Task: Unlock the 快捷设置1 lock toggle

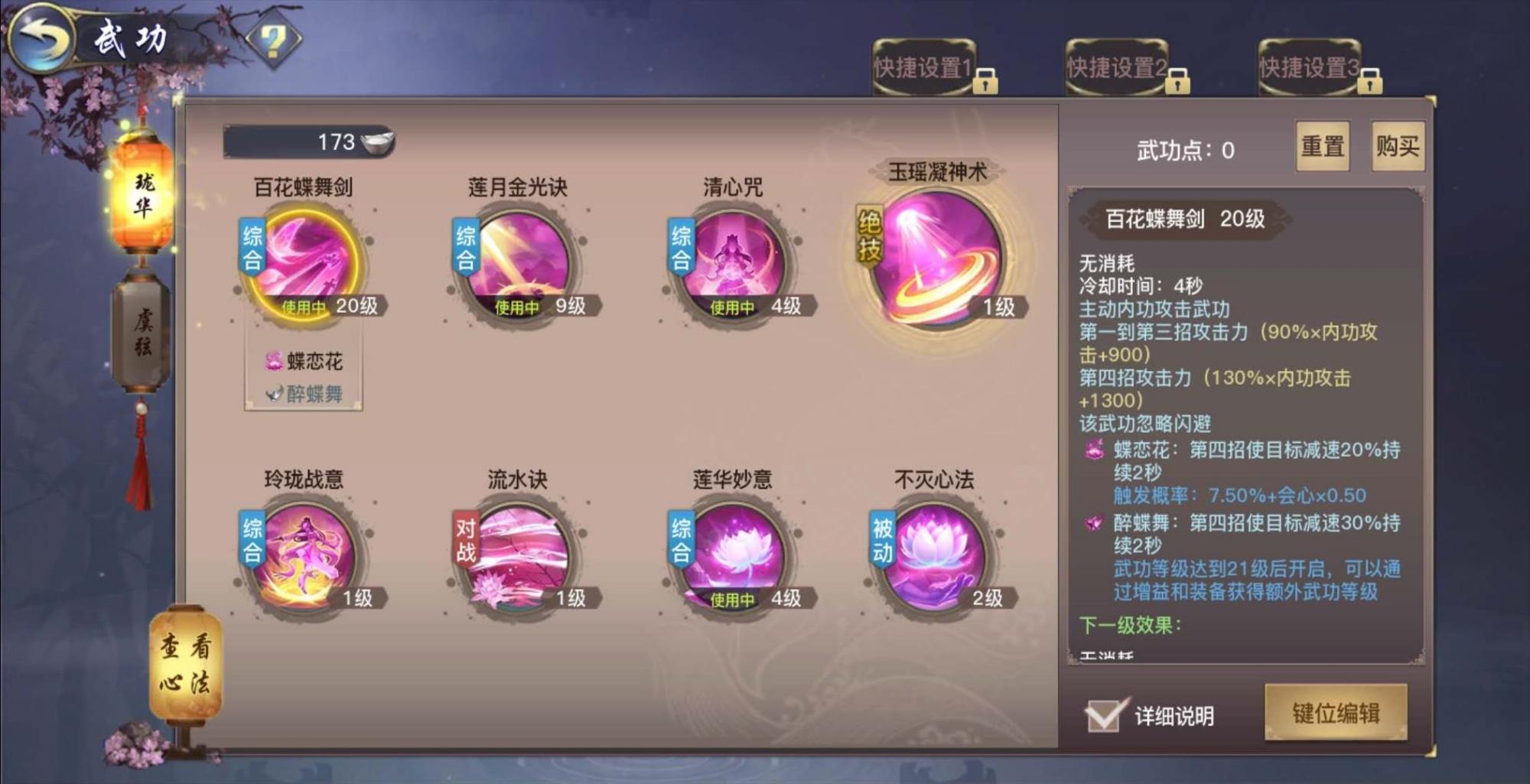Action: click(987, 79)
